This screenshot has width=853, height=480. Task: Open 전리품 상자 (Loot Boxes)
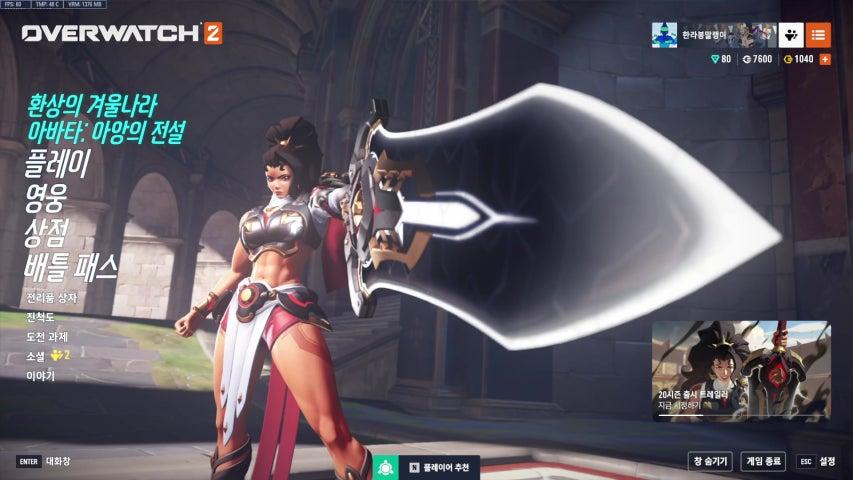[x=51, y=298]
